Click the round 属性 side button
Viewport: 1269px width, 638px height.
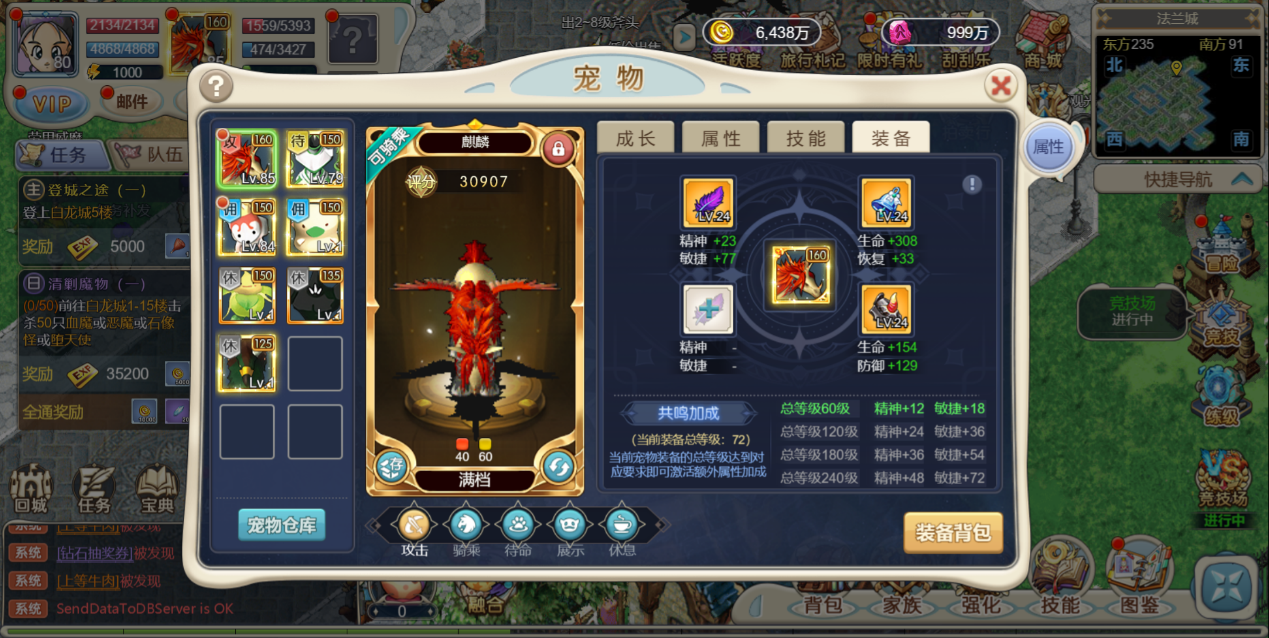1048,148
